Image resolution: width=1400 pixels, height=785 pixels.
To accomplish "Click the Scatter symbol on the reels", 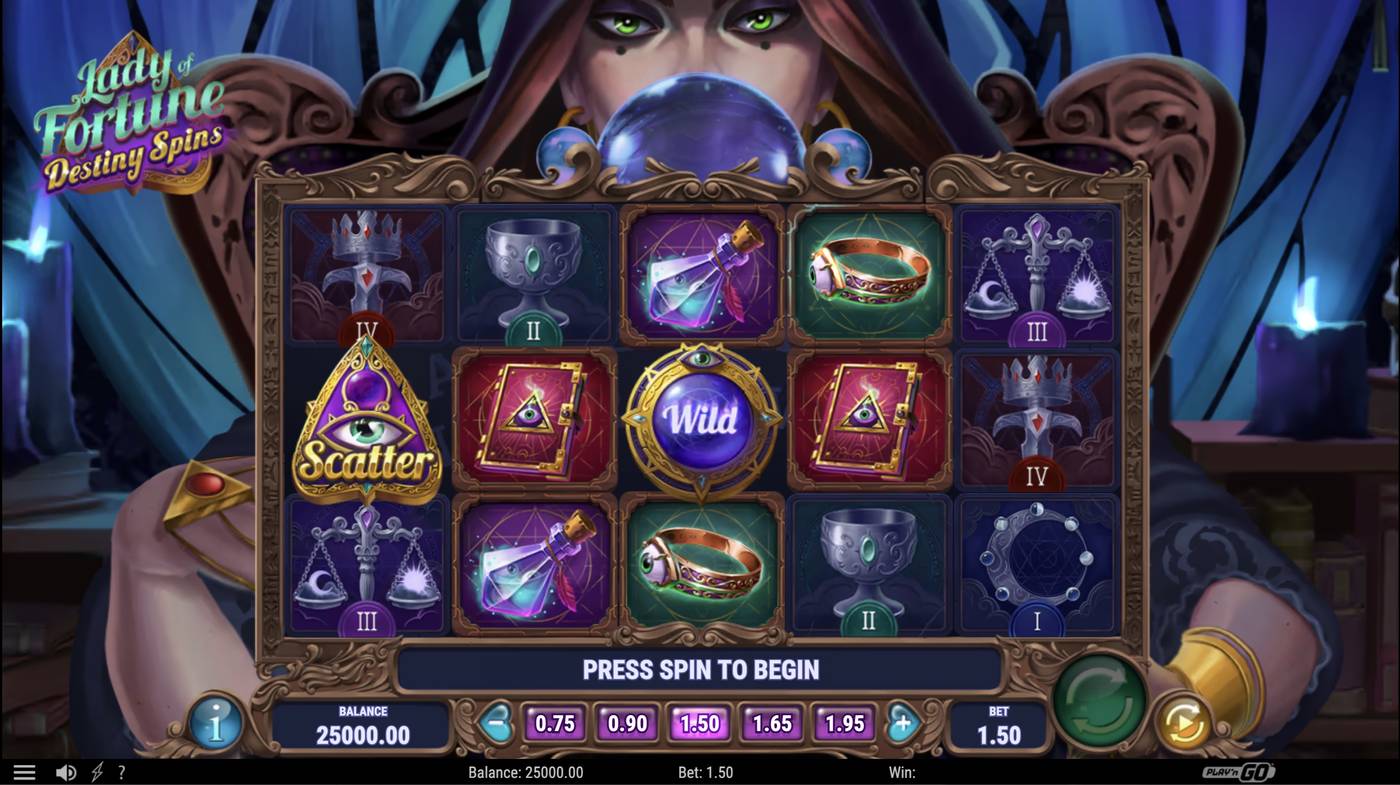I will pyautogui.click(x=367, y=421).
